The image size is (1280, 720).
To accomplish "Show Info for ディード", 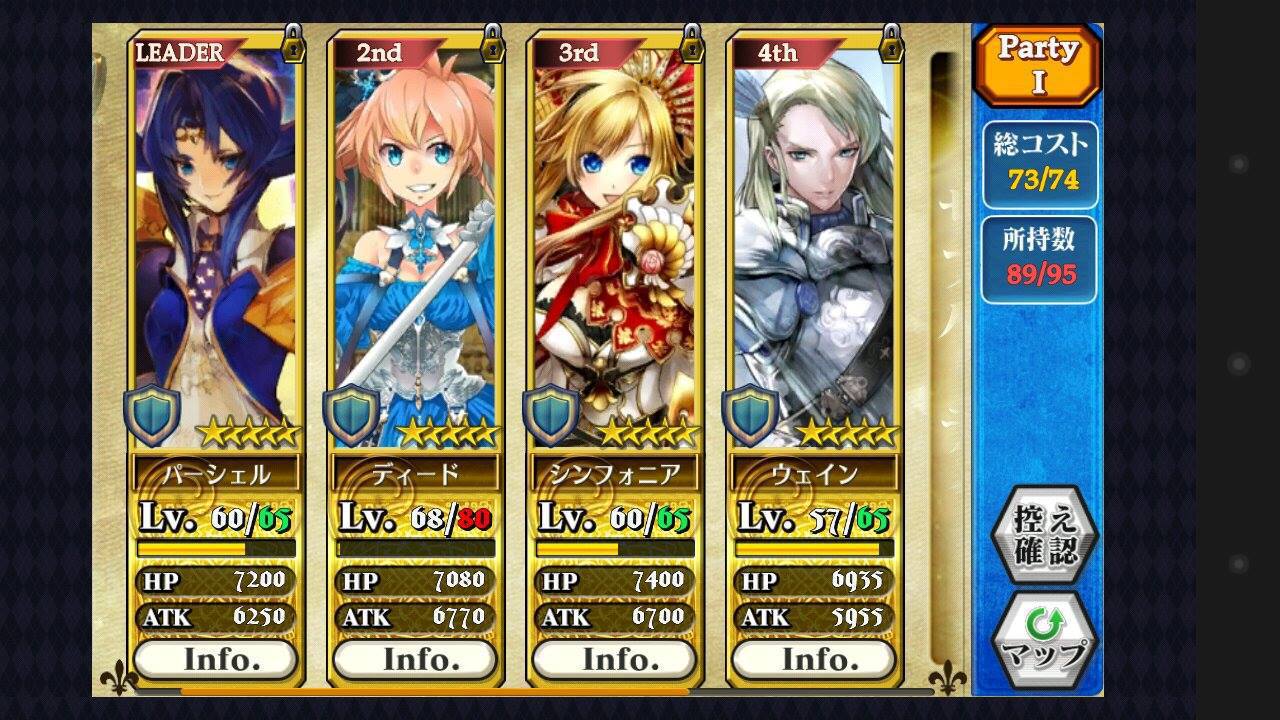I will (414, 659).
